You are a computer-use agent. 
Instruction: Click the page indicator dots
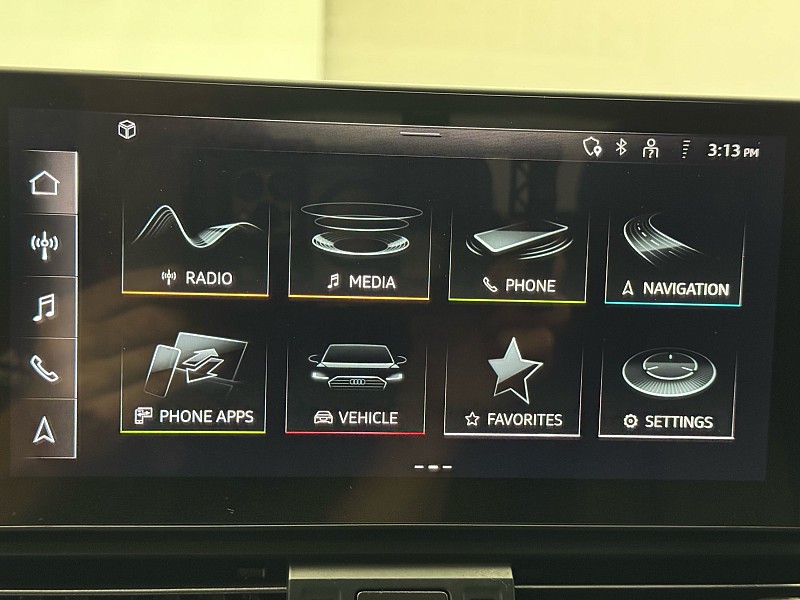[432, 467]
